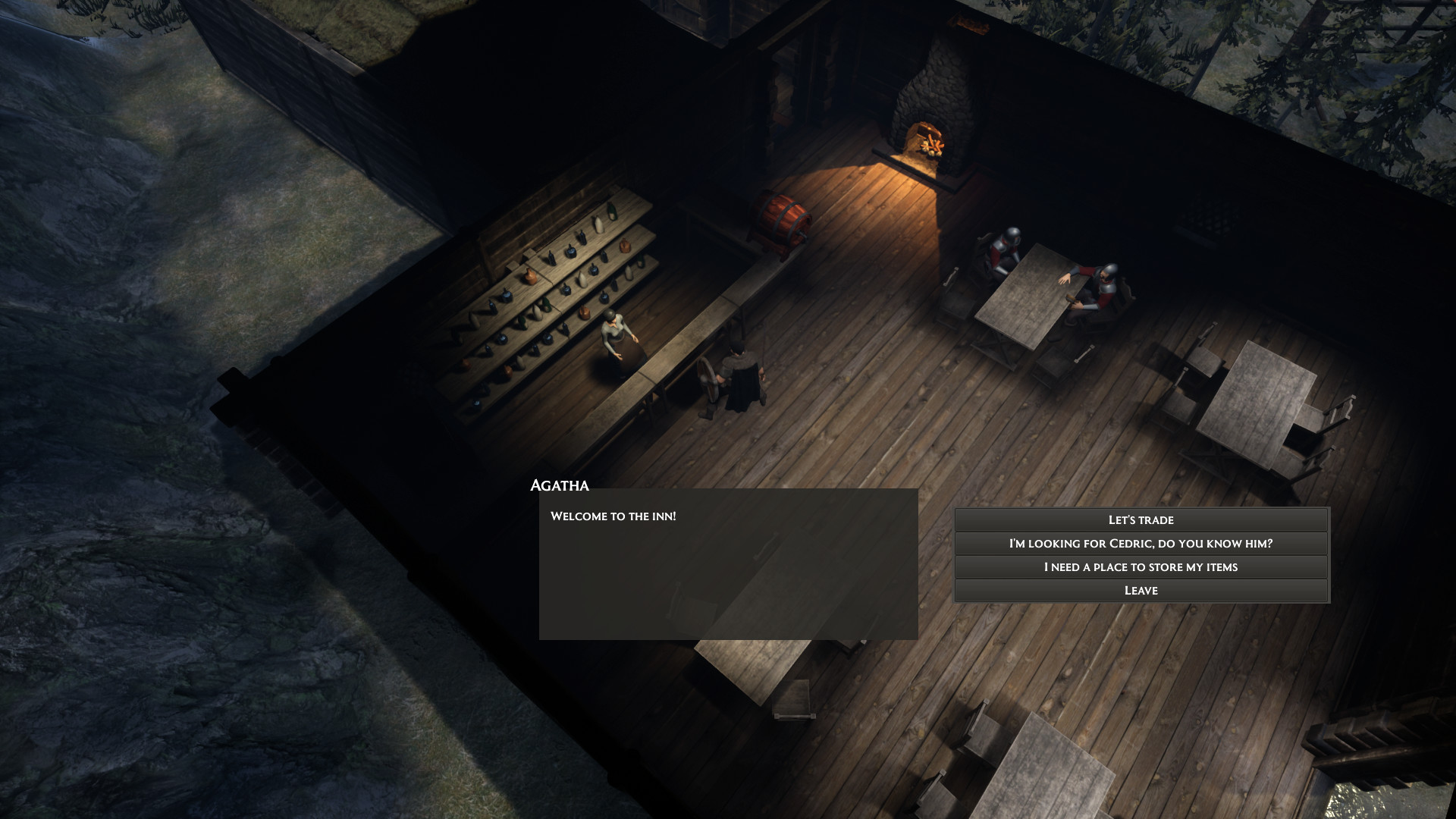Select "Leave" to end the conversation
Screen dimensions: 1456x819
(x=1141, y=590)
